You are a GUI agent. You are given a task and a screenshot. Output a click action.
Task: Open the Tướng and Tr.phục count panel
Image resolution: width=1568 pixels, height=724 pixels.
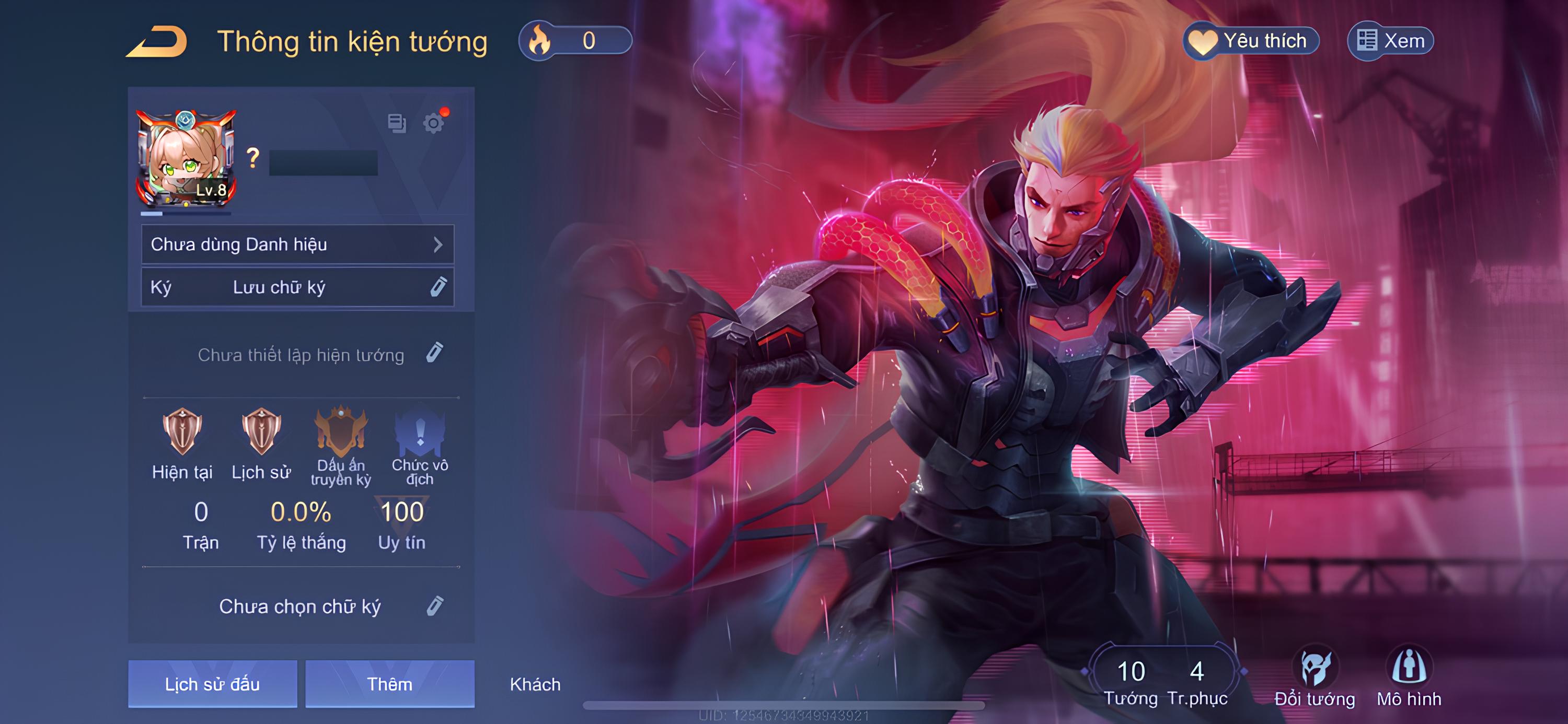1164,680
